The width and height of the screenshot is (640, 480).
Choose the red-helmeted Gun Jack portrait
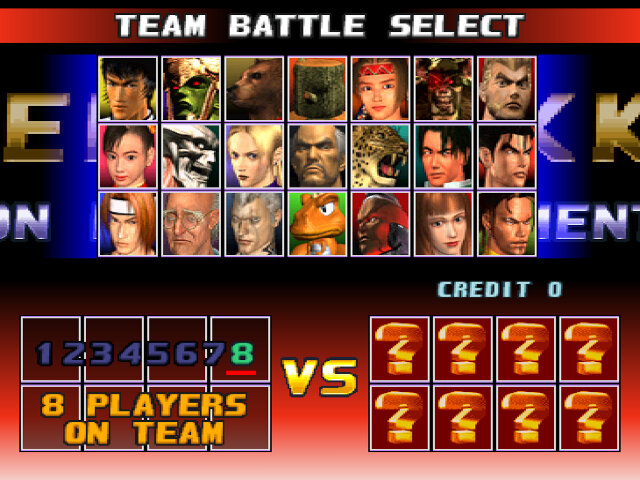(x=380, y=222)
